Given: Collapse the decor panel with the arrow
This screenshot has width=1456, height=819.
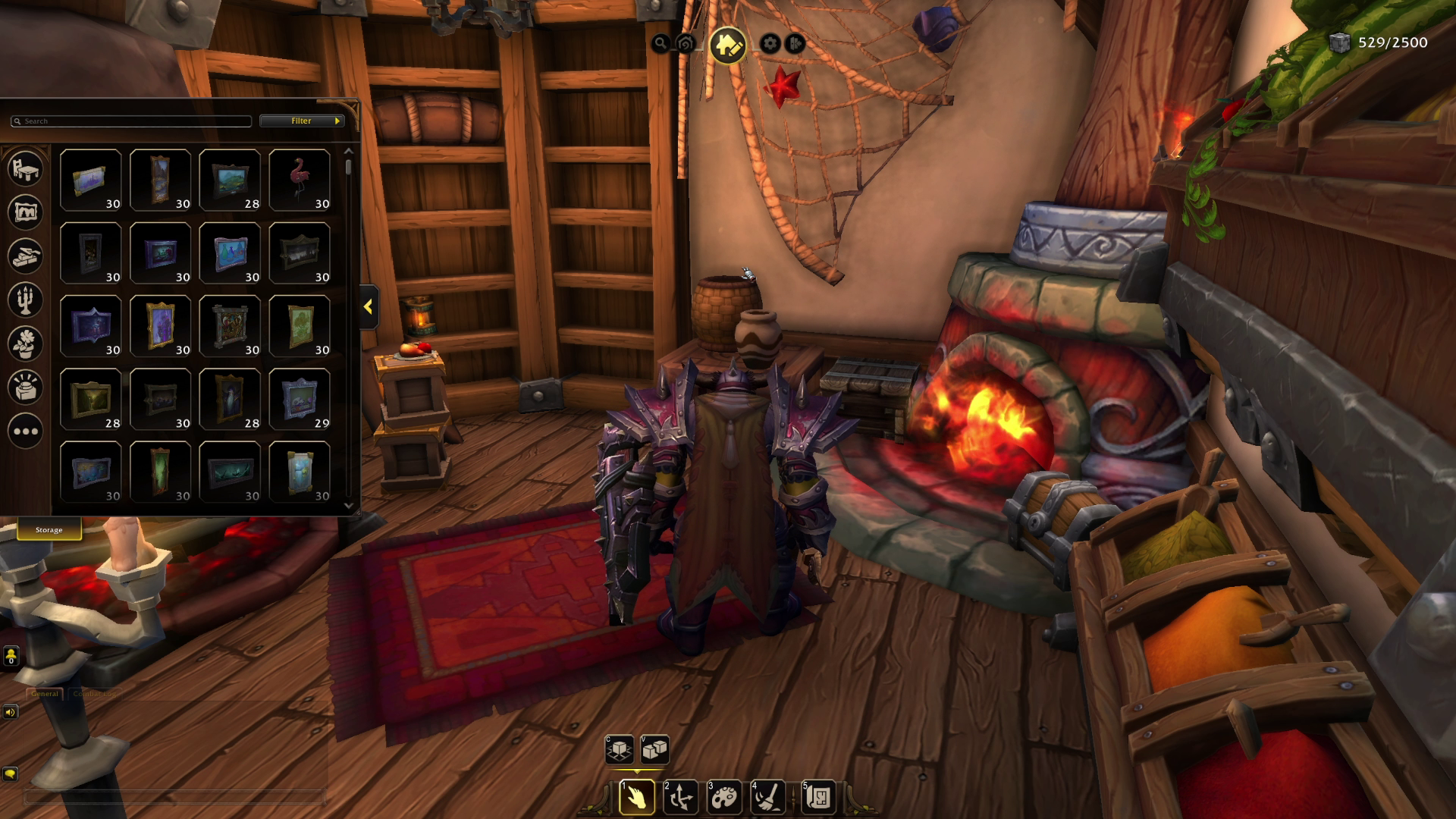Looking at the screenshot, I should [369, 307].
